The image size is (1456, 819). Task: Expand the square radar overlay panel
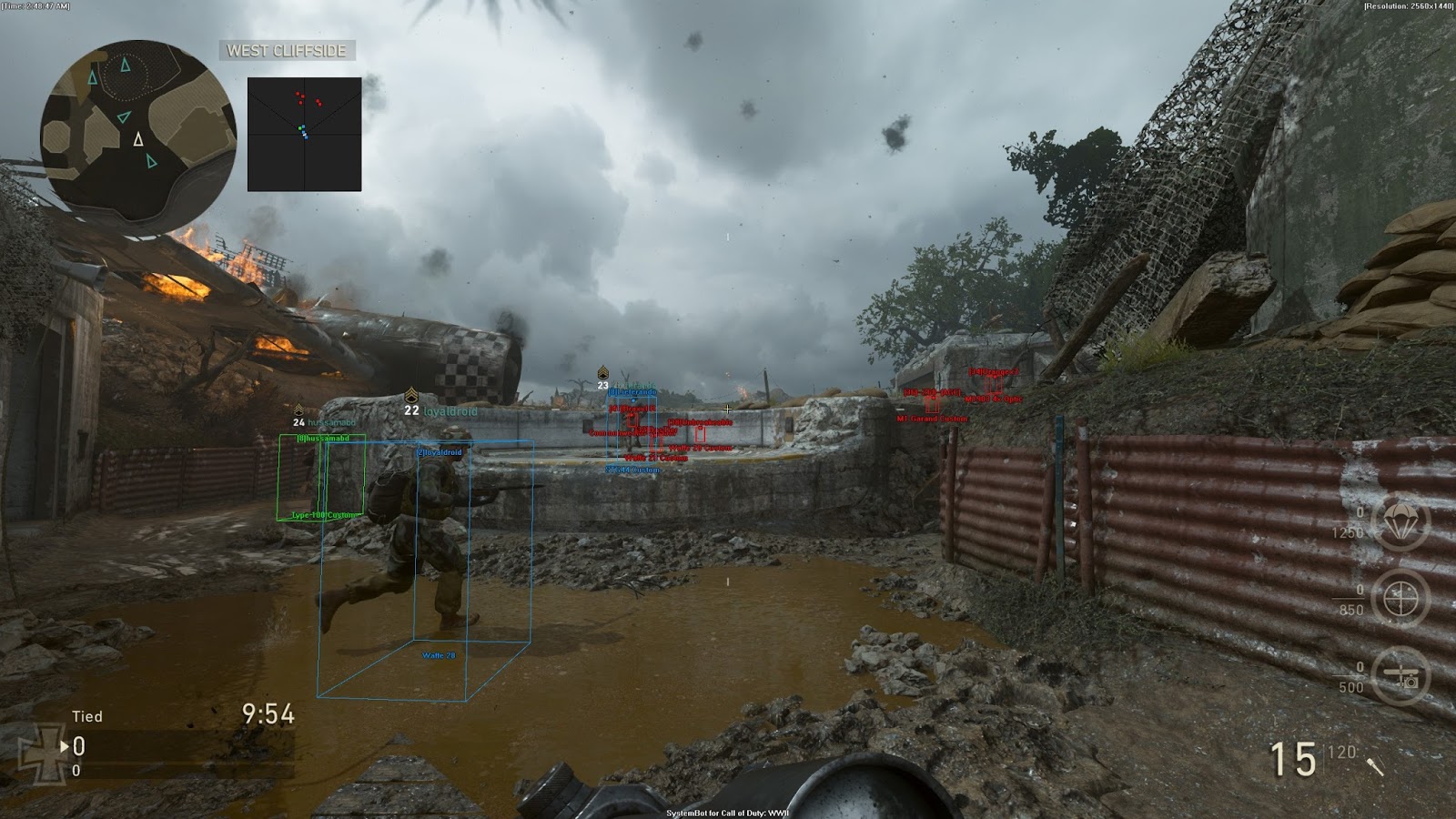coord(305,134)
